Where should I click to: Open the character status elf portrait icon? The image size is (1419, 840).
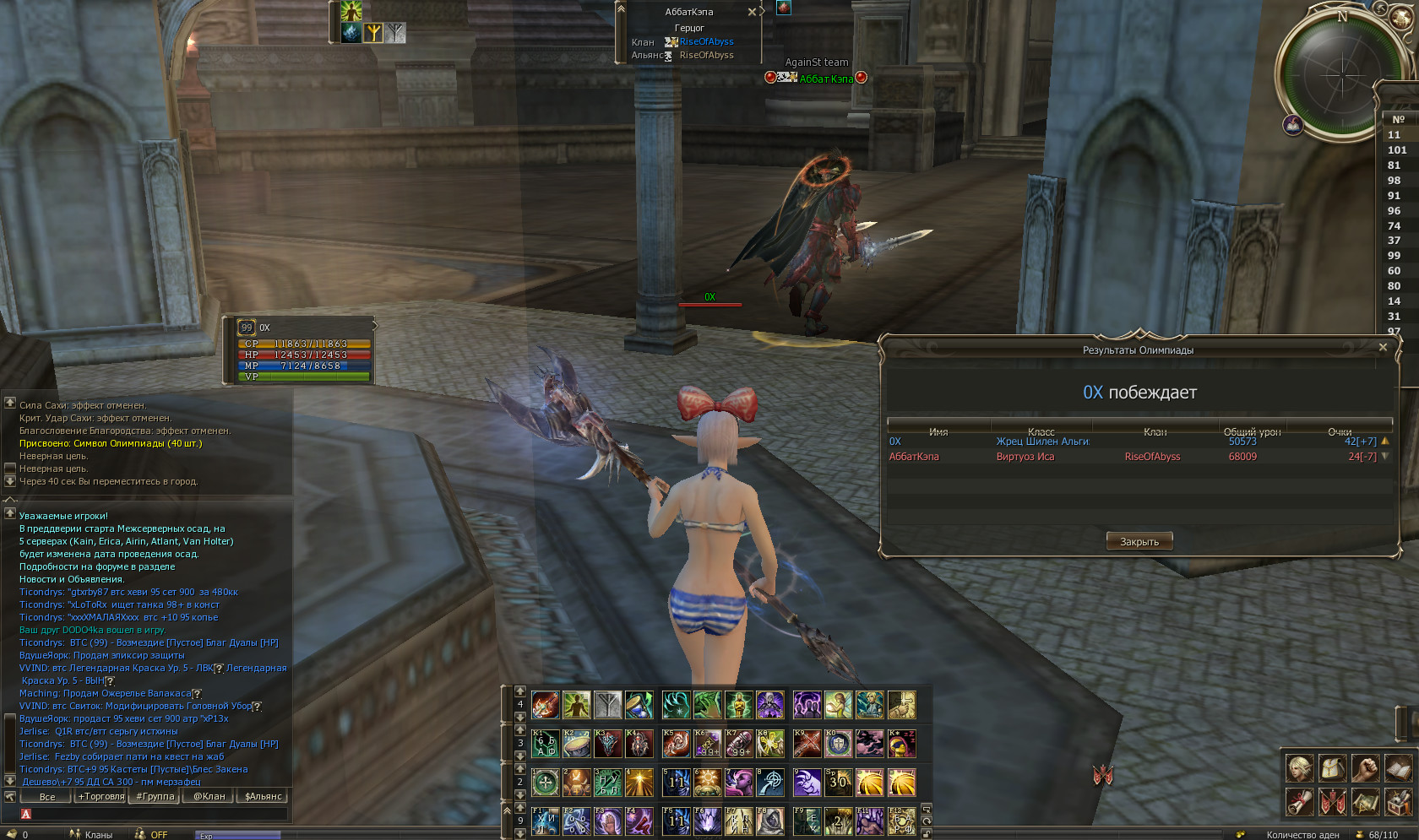coord(1300,768)
